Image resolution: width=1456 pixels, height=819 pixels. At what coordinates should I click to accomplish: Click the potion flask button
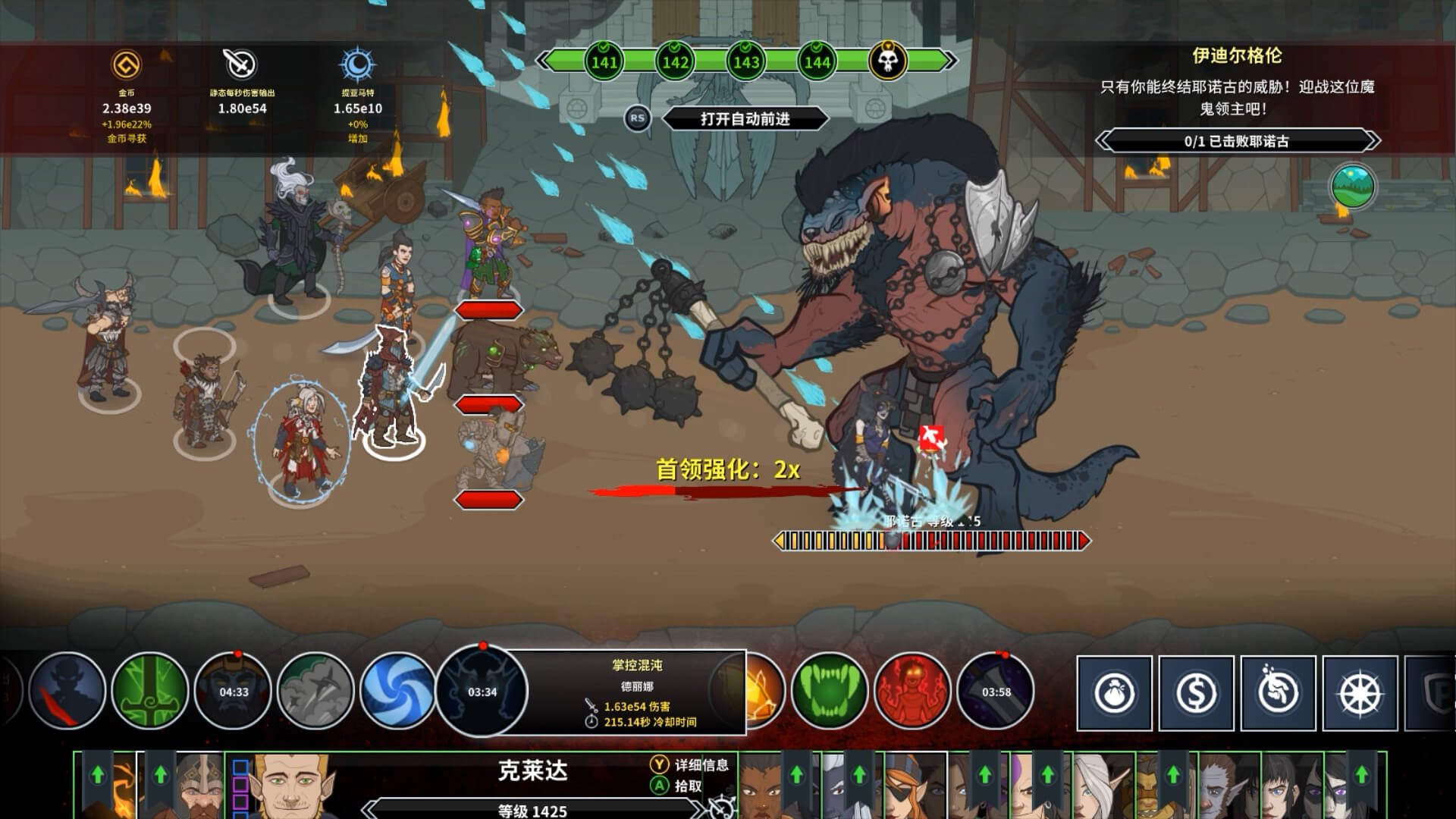coord(1279,693)
